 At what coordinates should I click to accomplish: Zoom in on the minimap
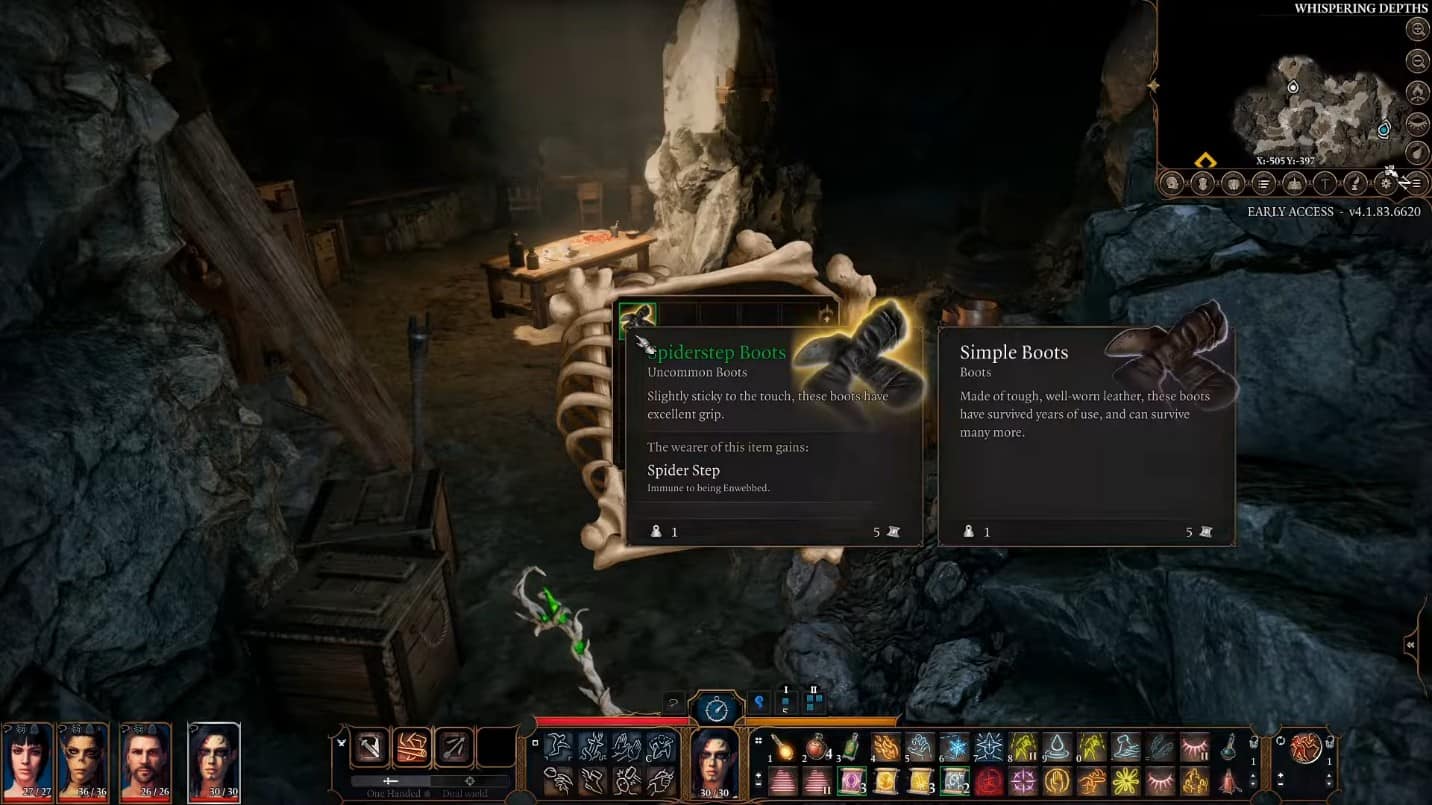(1416, 30)
